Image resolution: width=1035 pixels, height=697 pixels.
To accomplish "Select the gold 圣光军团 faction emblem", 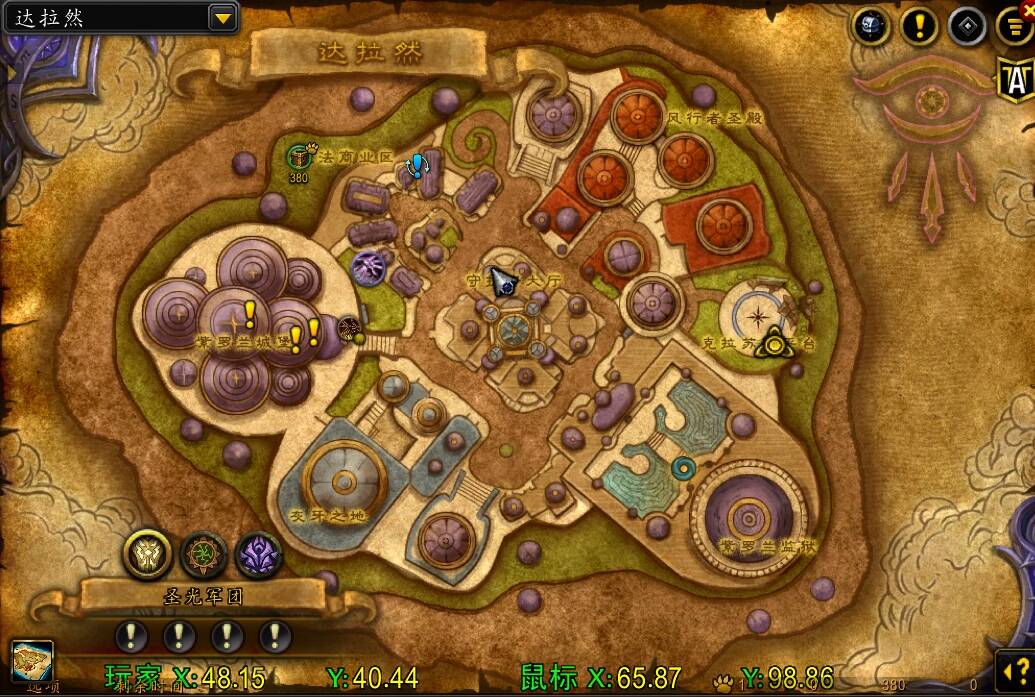I will [147, 553].
